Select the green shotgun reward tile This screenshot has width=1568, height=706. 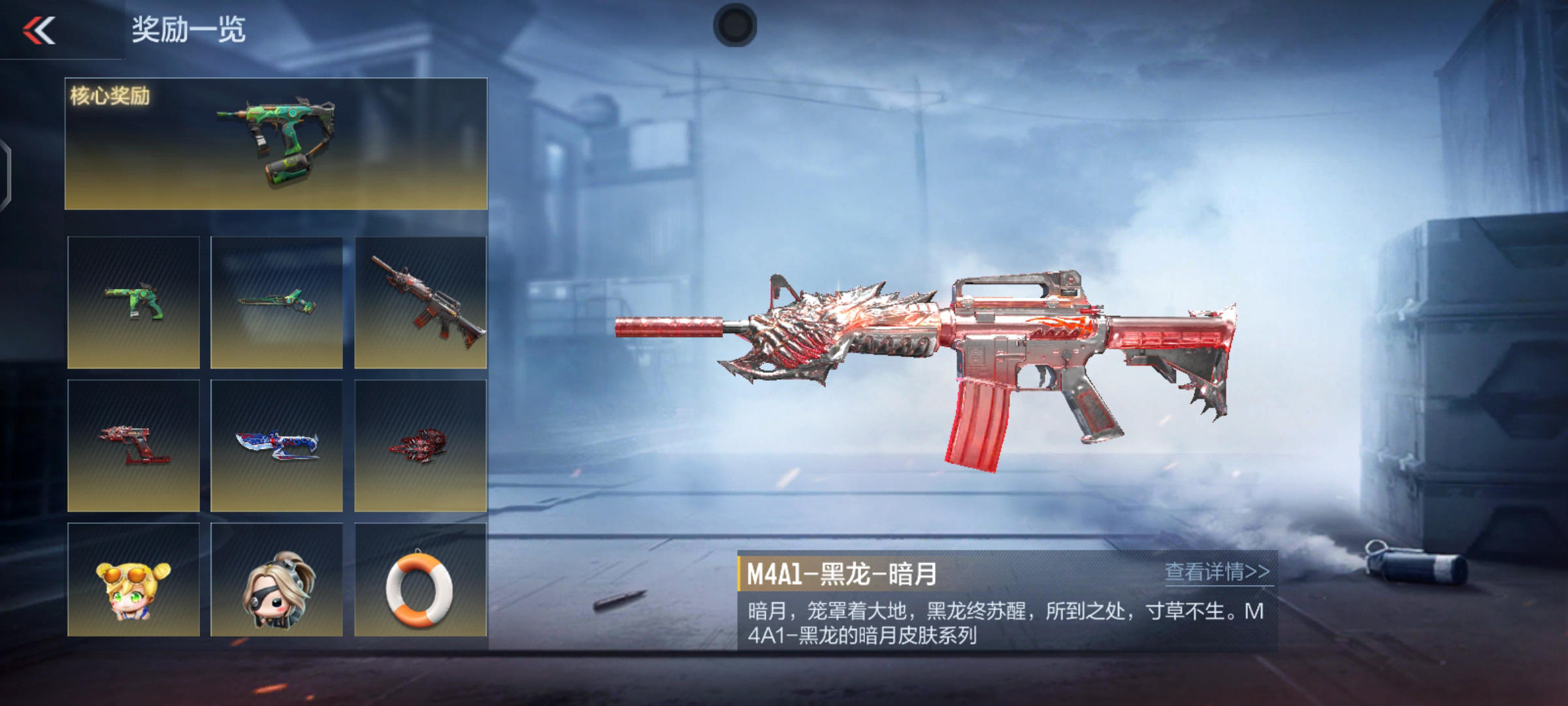point(276,302)
